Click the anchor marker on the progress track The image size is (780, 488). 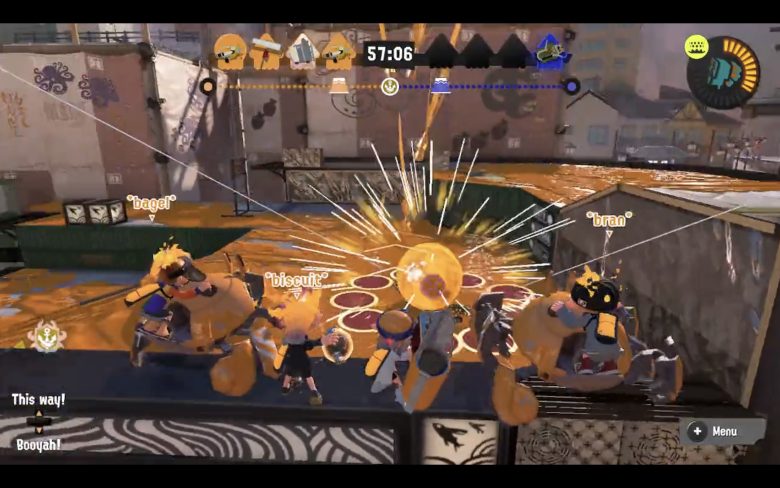coord(390,87)
